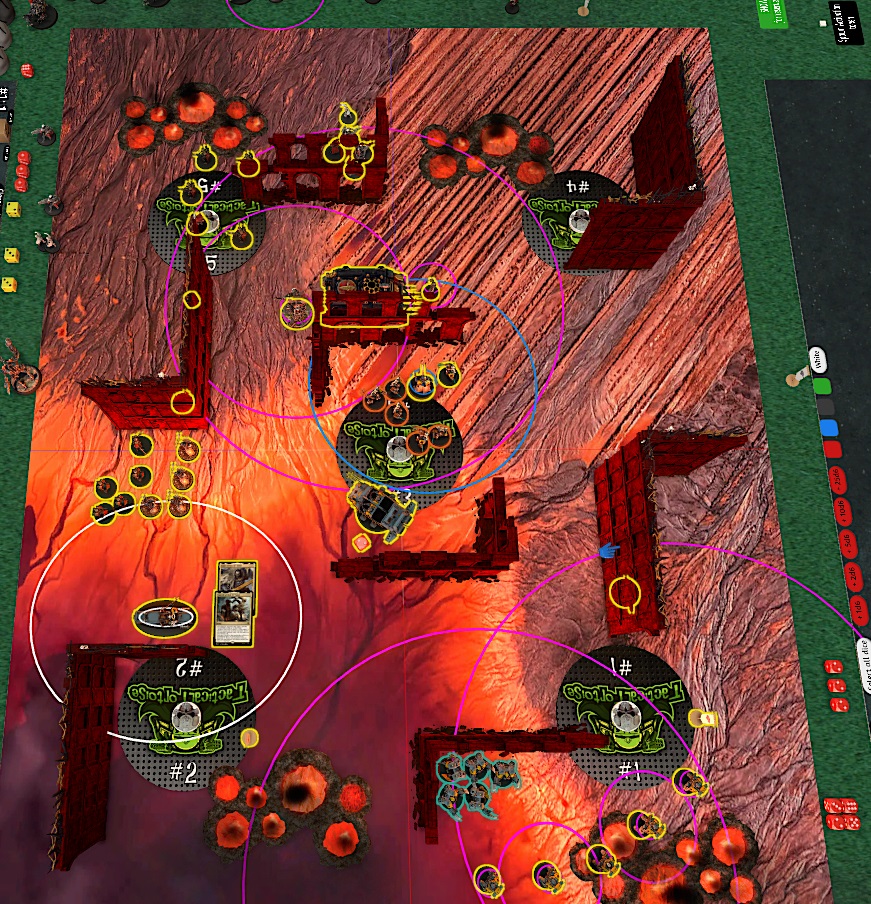Click the red 25d6 dice button
This screenshot has width=871, height=904.
838,478
